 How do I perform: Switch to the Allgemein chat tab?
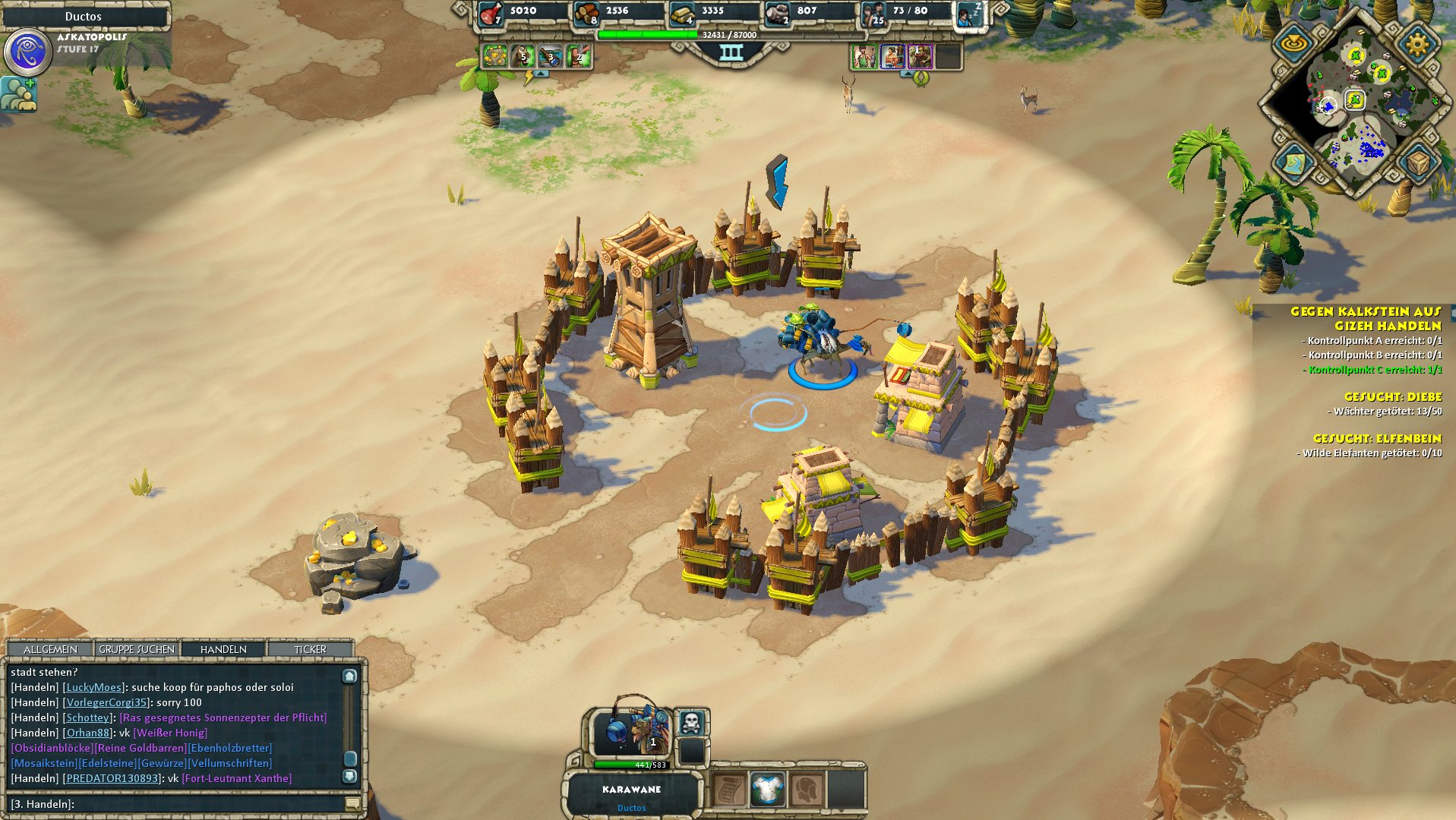50,649
